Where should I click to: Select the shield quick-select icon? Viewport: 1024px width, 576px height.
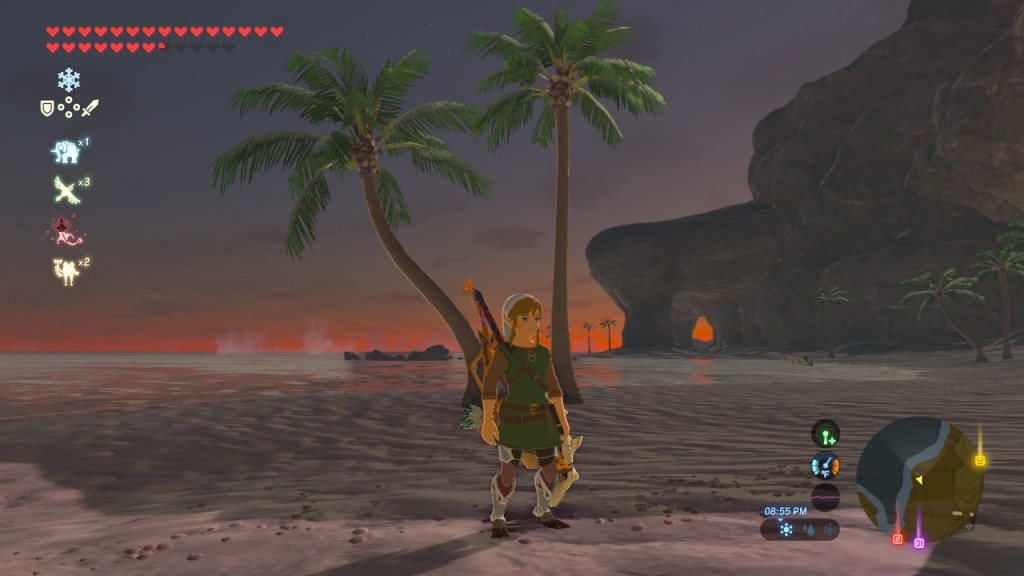47,107
